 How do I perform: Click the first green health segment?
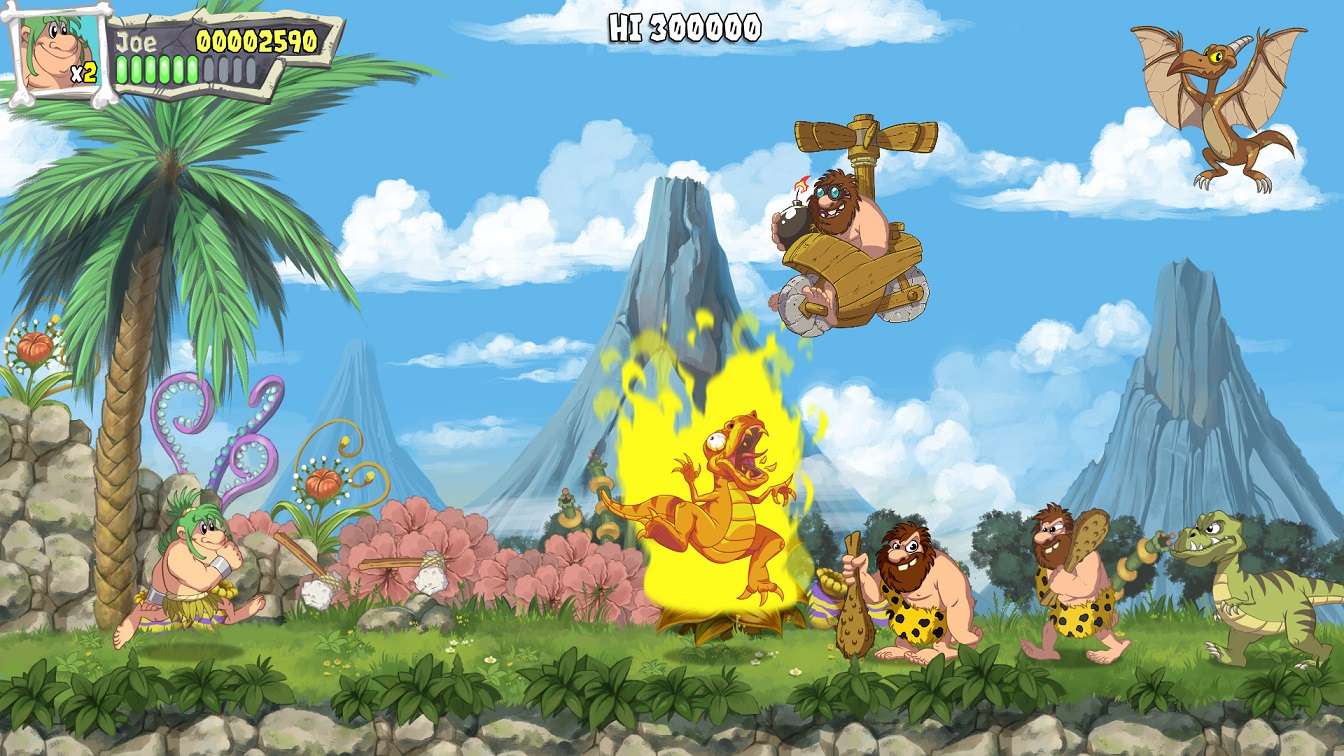pyautogui.click(x=121, y=68)
